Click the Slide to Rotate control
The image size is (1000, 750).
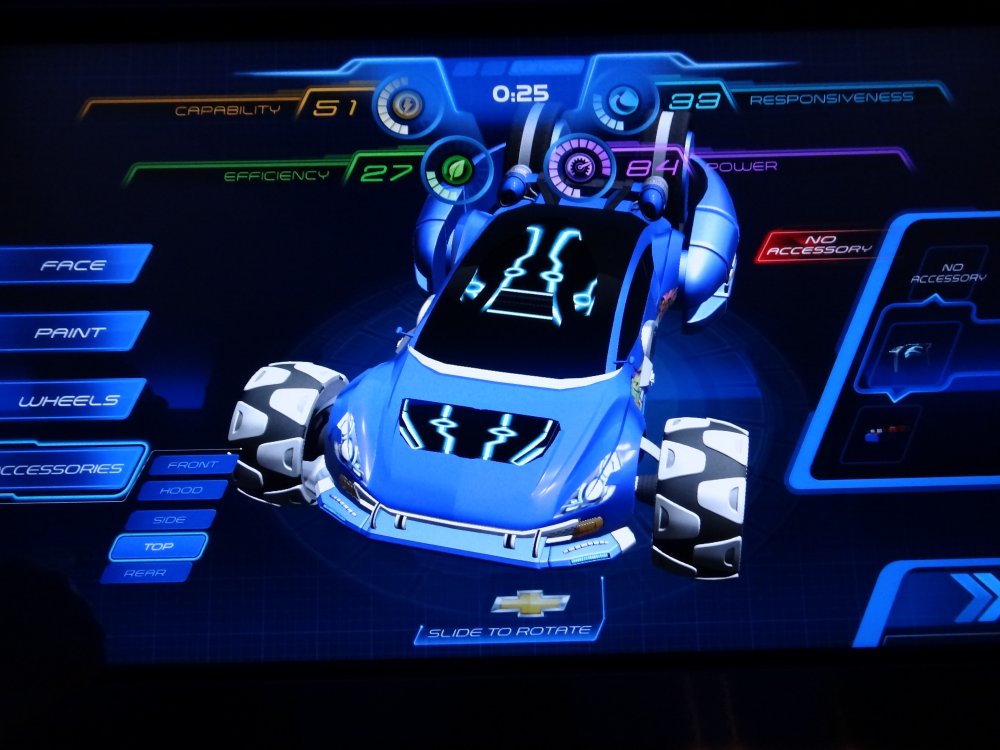pyautogui.click(x=510, y=632)
